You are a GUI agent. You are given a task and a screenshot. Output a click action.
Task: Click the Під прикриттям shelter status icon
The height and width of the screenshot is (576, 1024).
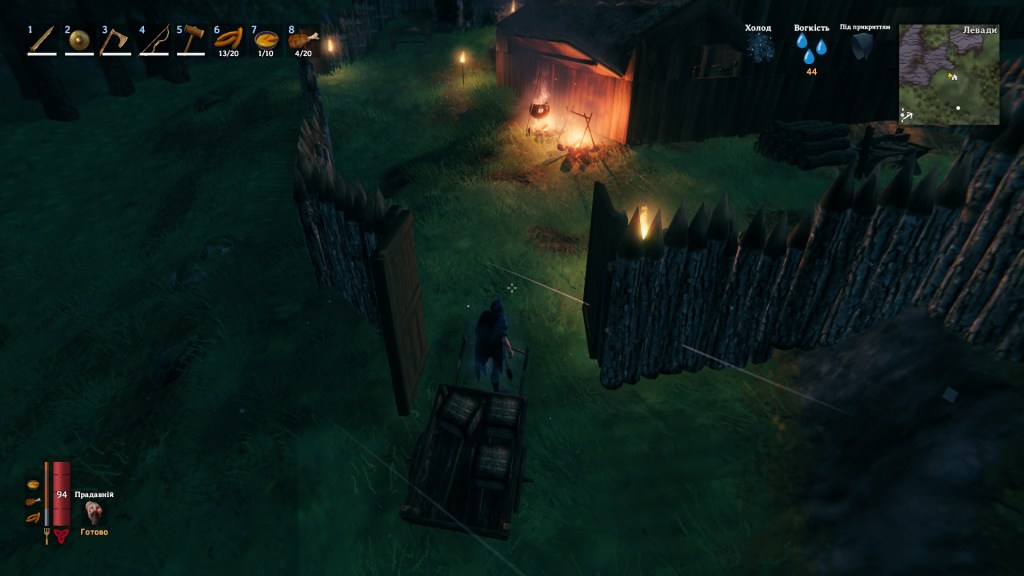tap(863, 46)
